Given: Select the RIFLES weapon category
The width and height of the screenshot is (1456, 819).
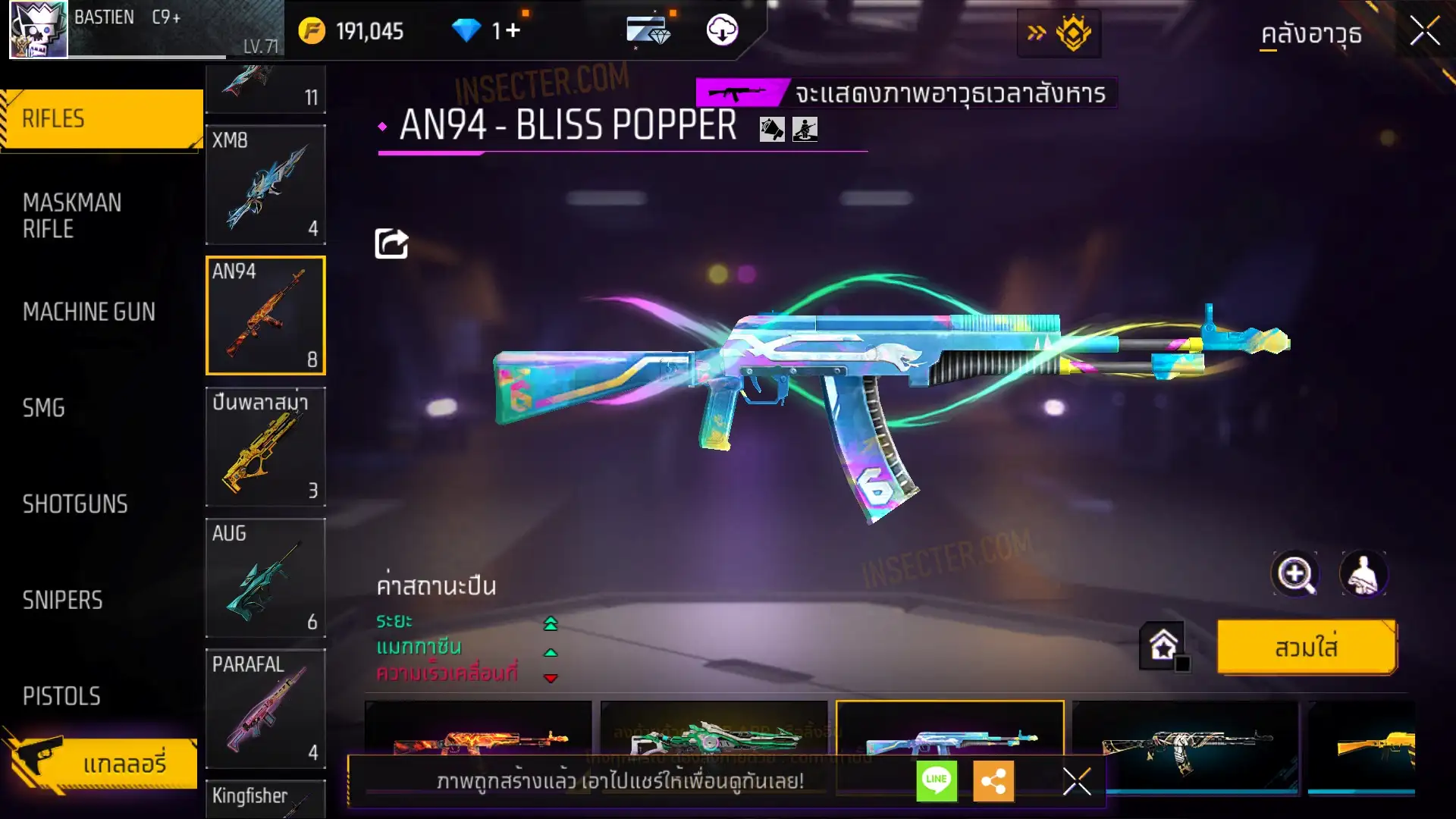Looking at the screenshot, I should (102, 119).
